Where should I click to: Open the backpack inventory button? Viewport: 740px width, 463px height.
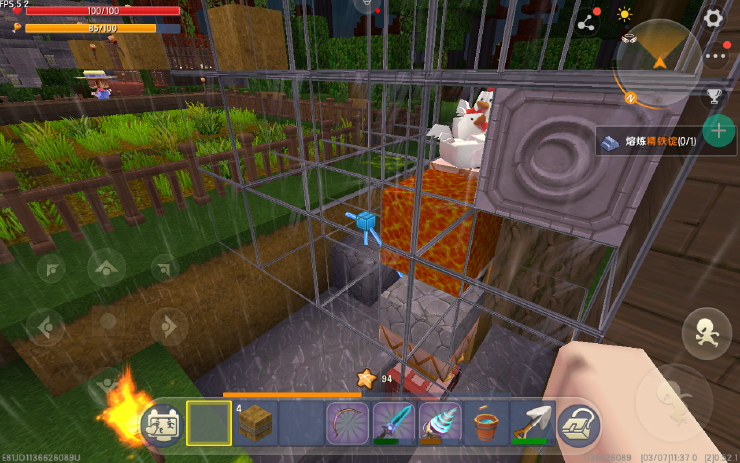[x=577, y=426]
